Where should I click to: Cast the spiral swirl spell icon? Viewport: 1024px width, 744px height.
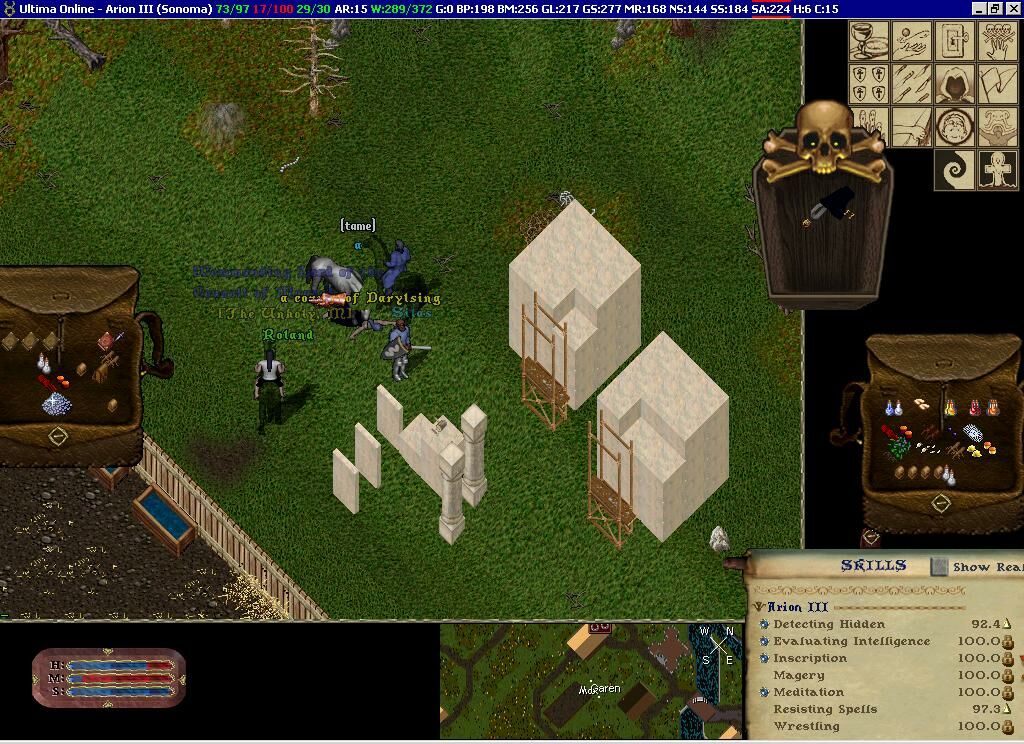[956, 170]
